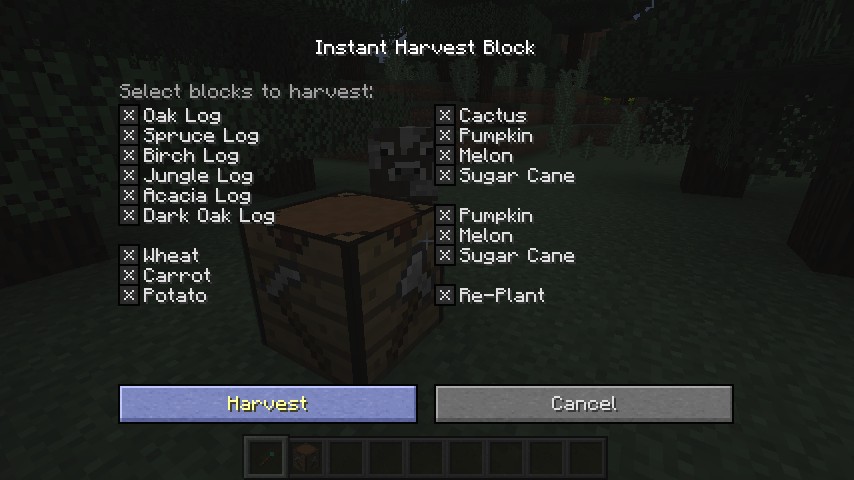
Task: Toggle the Oak Log checkbox
Action: point(129,116)
